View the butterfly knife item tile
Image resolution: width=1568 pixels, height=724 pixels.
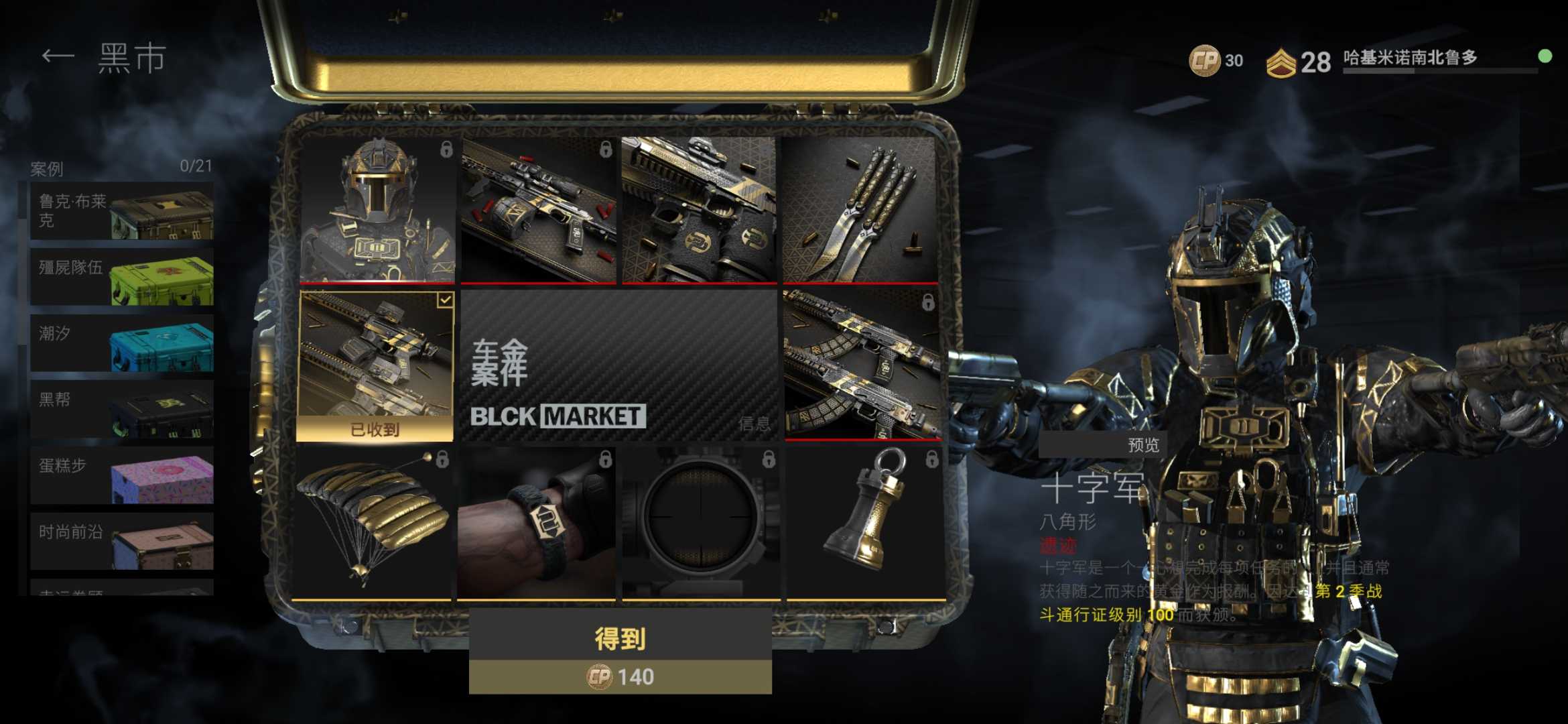coord(860,210)
